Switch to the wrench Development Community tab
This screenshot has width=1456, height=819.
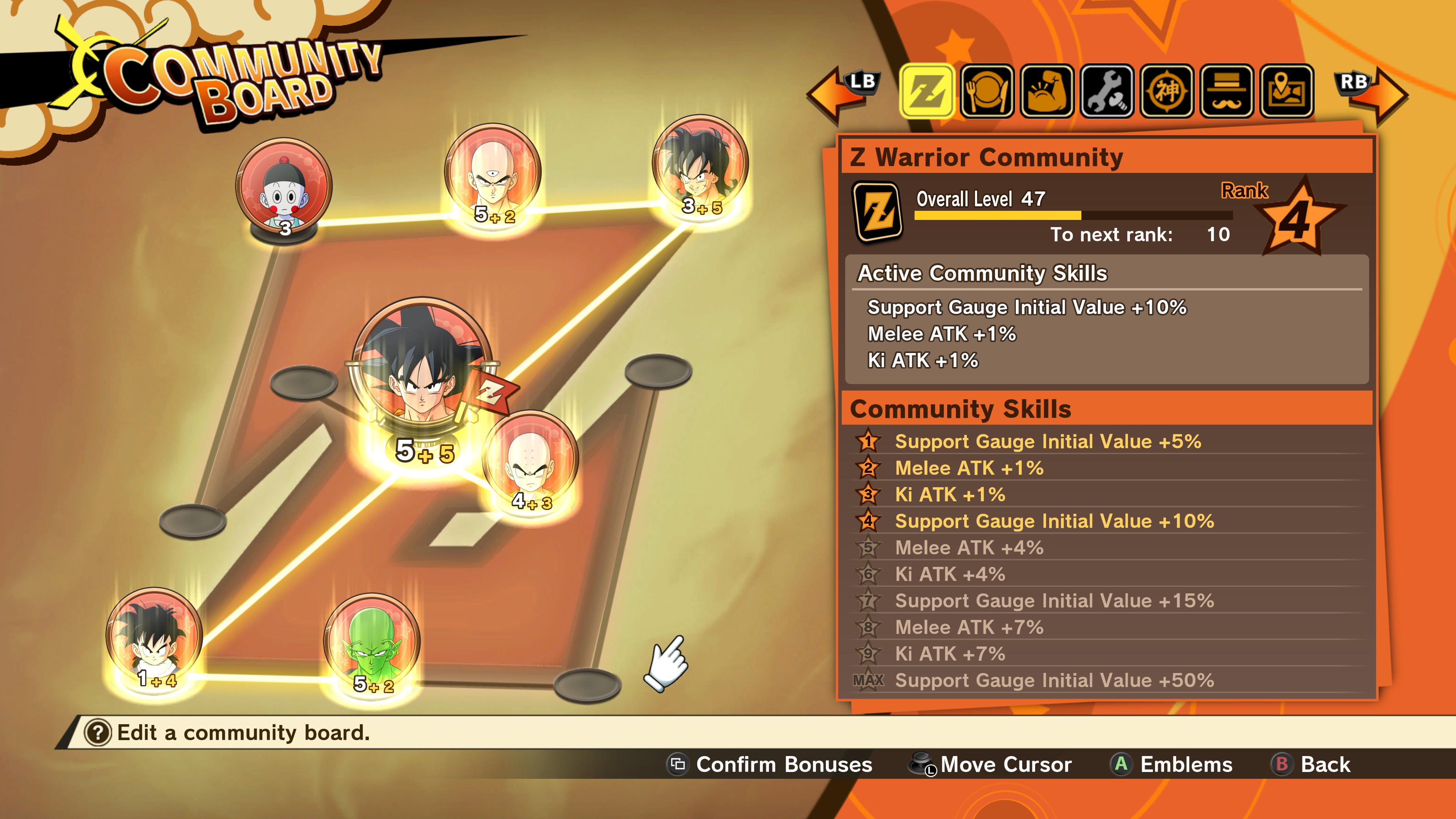pos(1107,91)
